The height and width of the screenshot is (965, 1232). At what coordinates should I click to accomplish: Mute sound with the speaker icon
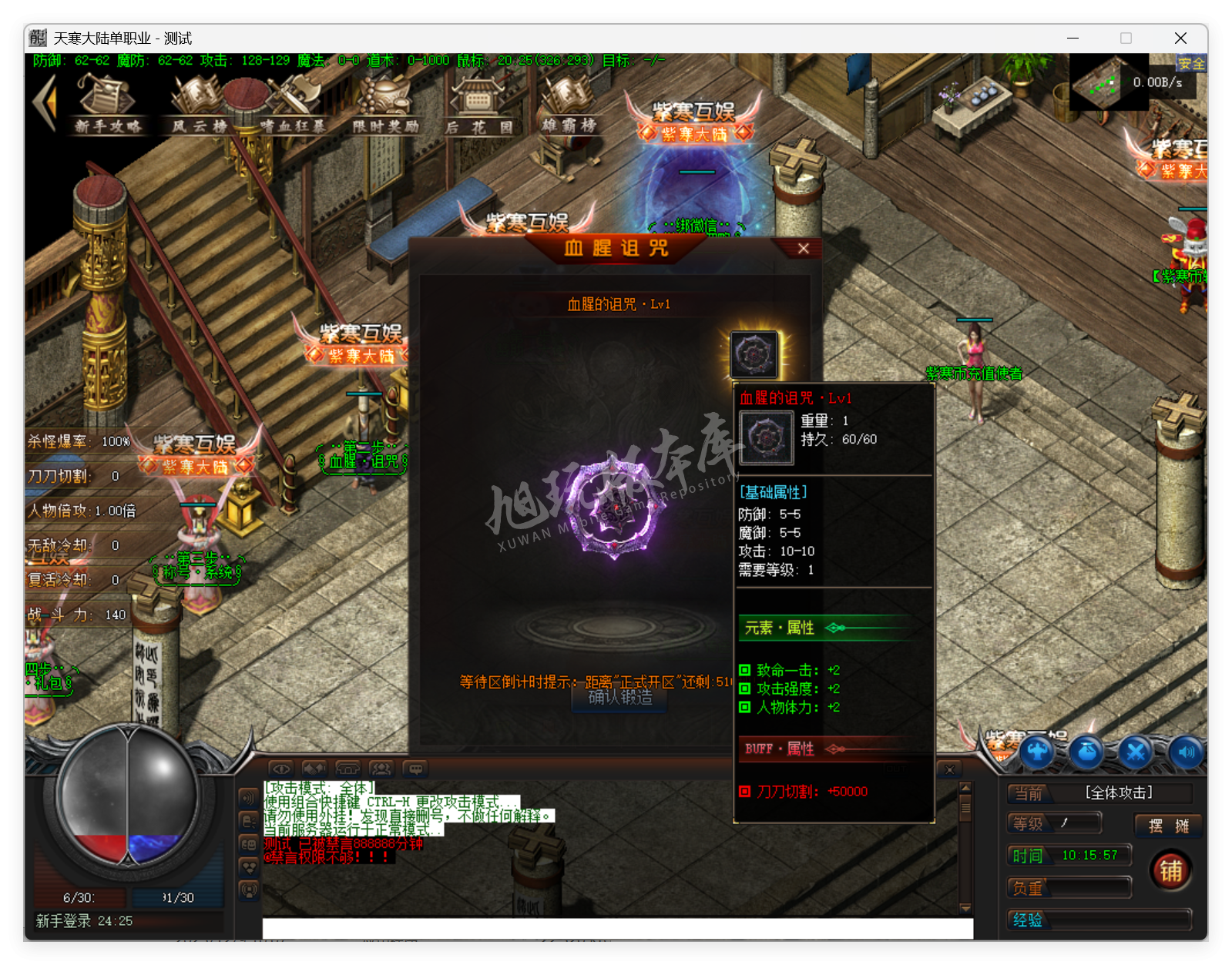click(x=1186, y=755)
